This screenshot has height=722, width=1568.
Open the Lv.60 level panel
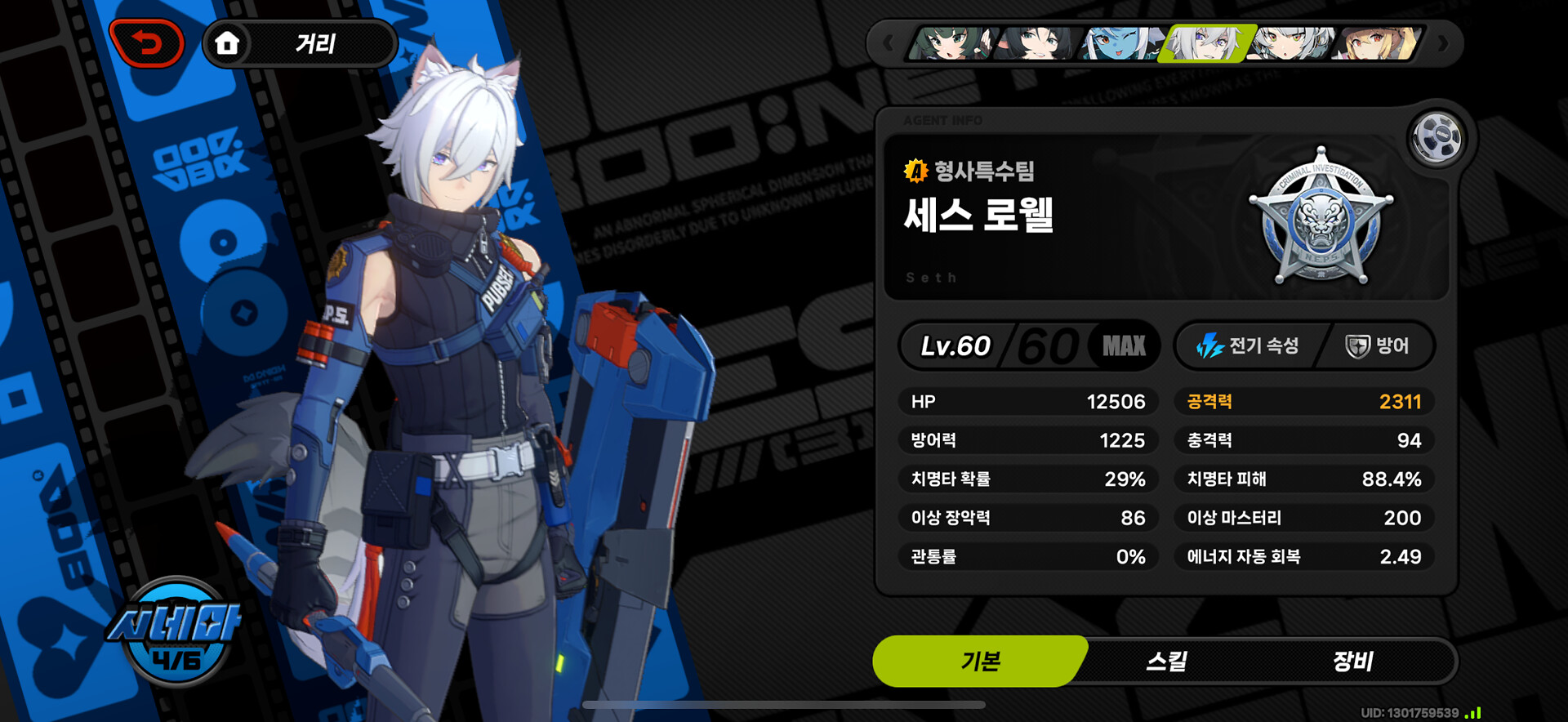(1029, 345)
